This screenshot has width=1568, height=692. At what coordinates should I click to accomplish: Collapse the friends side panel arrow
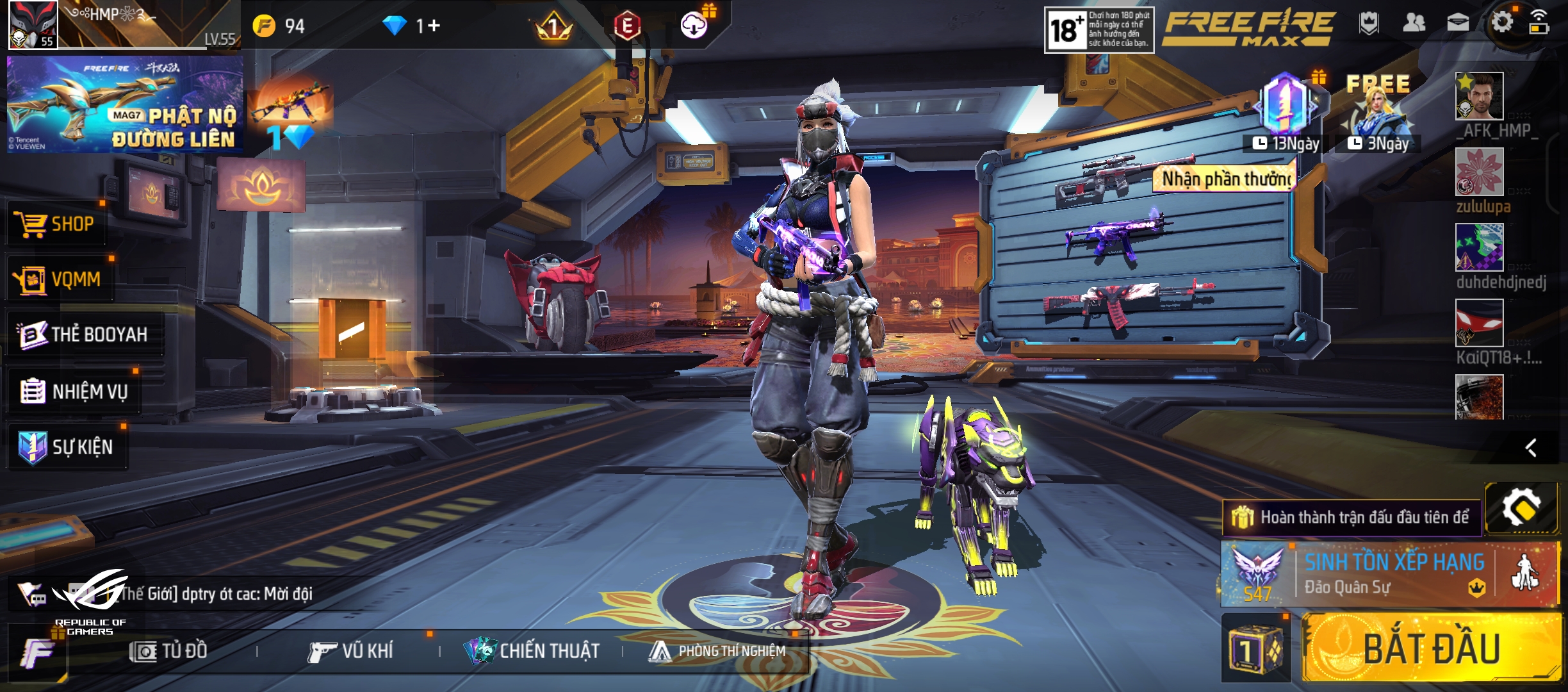click(1531, 447)
